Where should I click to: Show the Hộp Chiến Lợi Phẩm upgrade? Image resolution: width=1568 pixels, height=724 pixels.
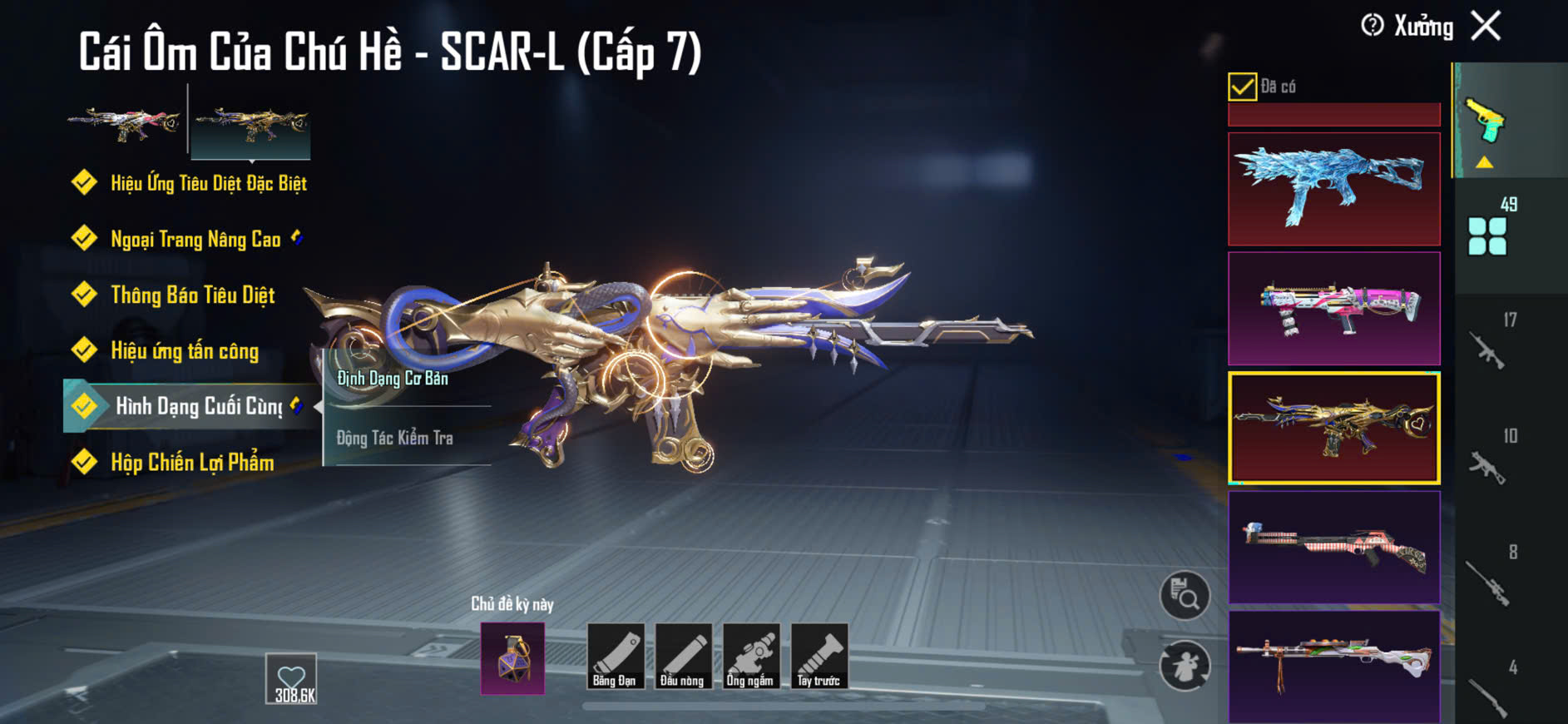click(x=192, y=463)
